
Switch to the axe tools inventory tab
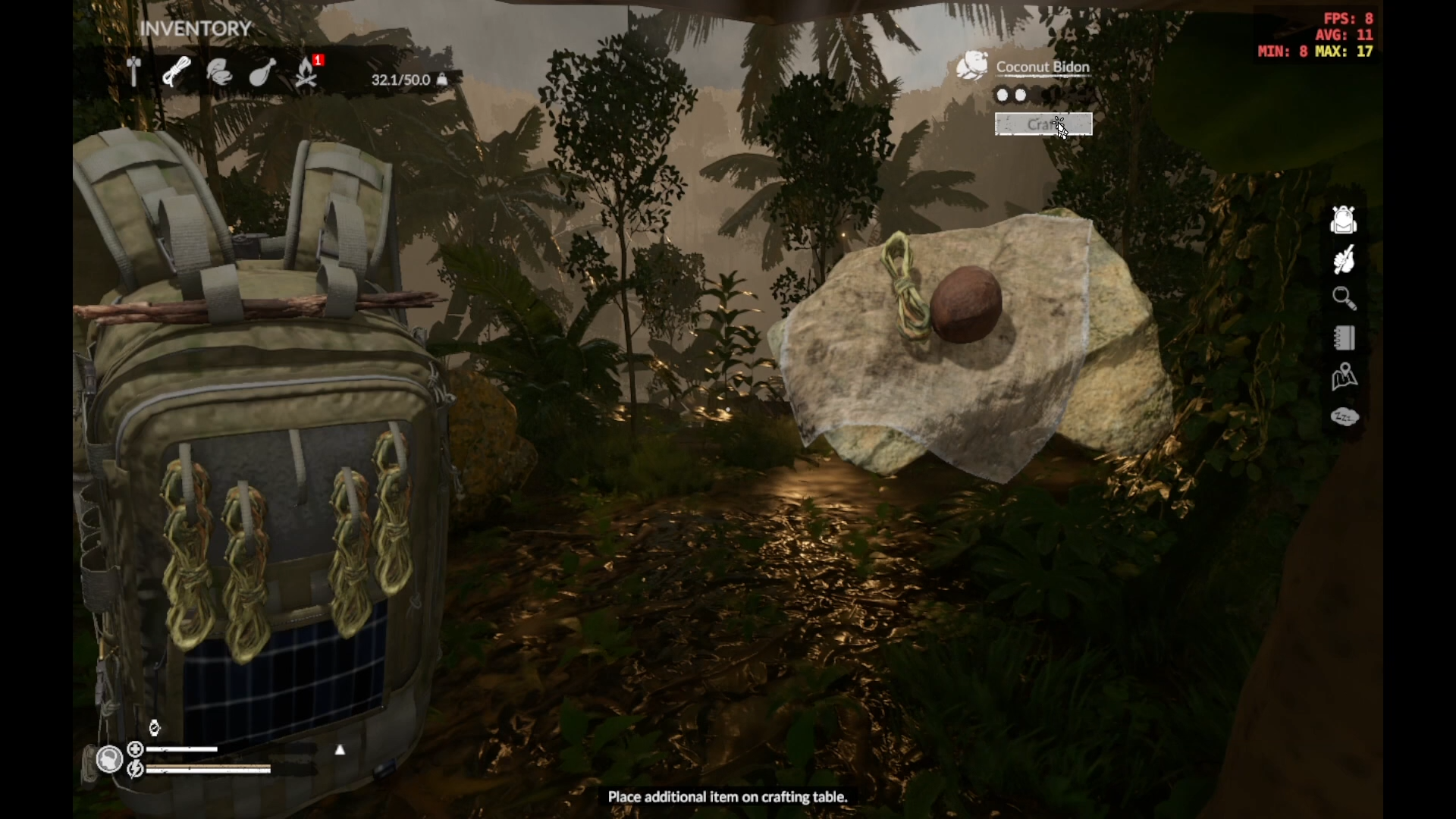coord(134,71)
